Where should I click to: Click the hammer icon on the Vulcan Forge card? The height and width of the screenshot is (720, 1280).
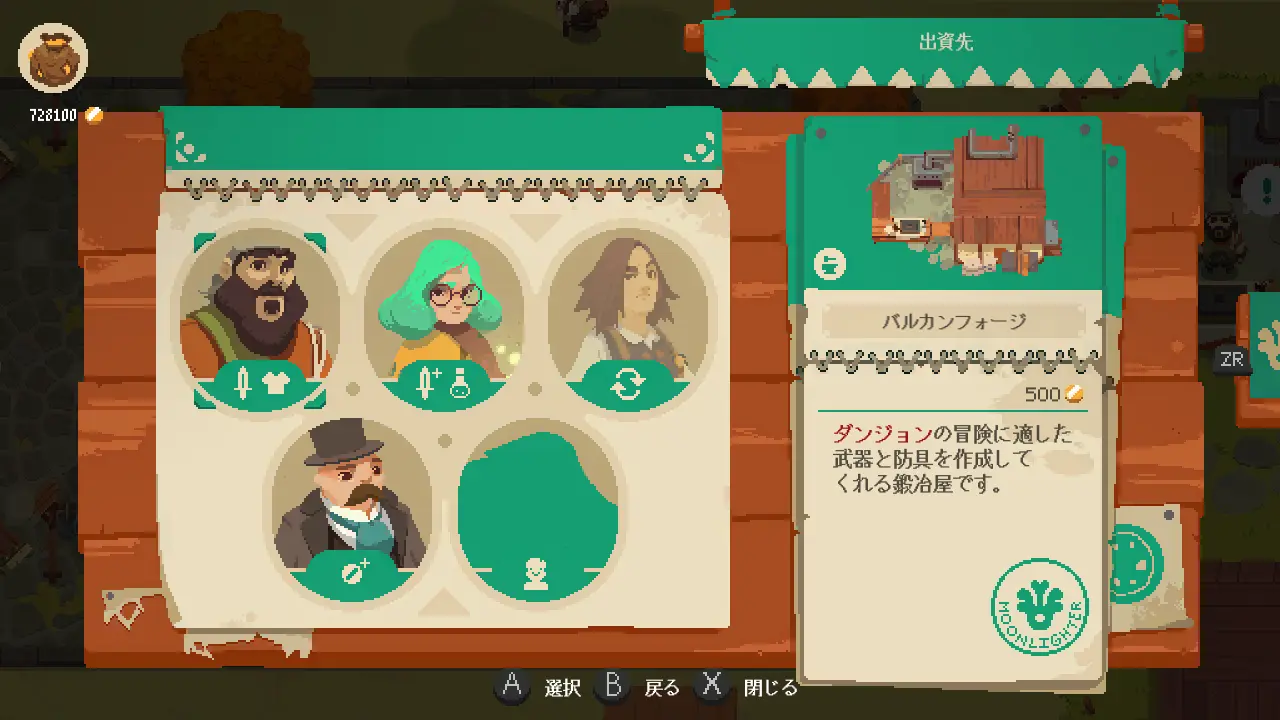pos(830,263)
